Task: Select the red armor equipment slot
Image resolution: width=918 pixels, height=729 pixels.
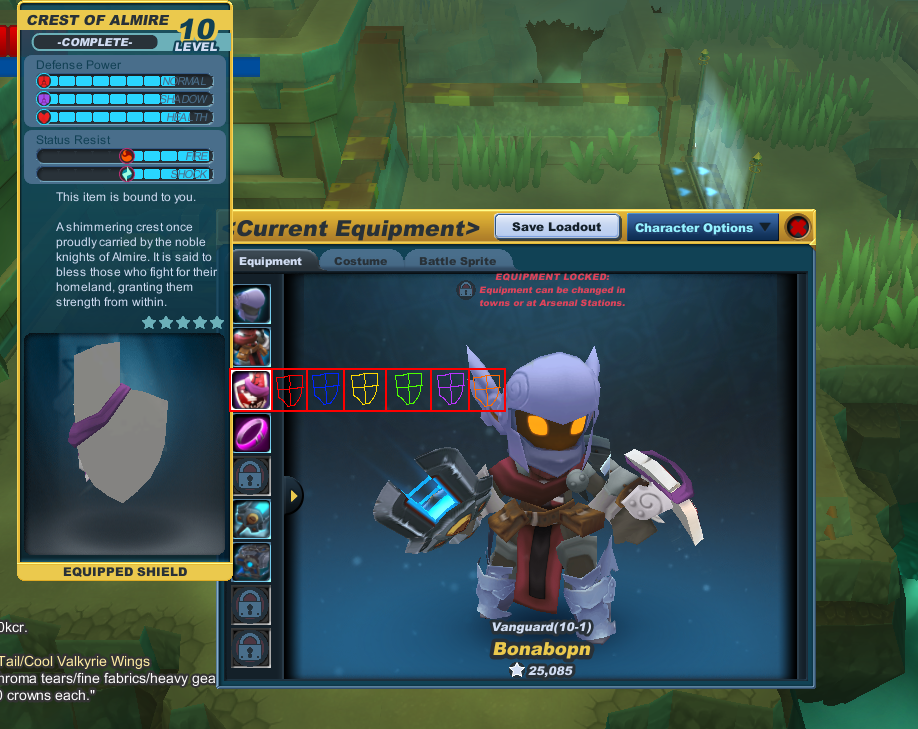Action: pyautogui.click(x=250, y=346)
